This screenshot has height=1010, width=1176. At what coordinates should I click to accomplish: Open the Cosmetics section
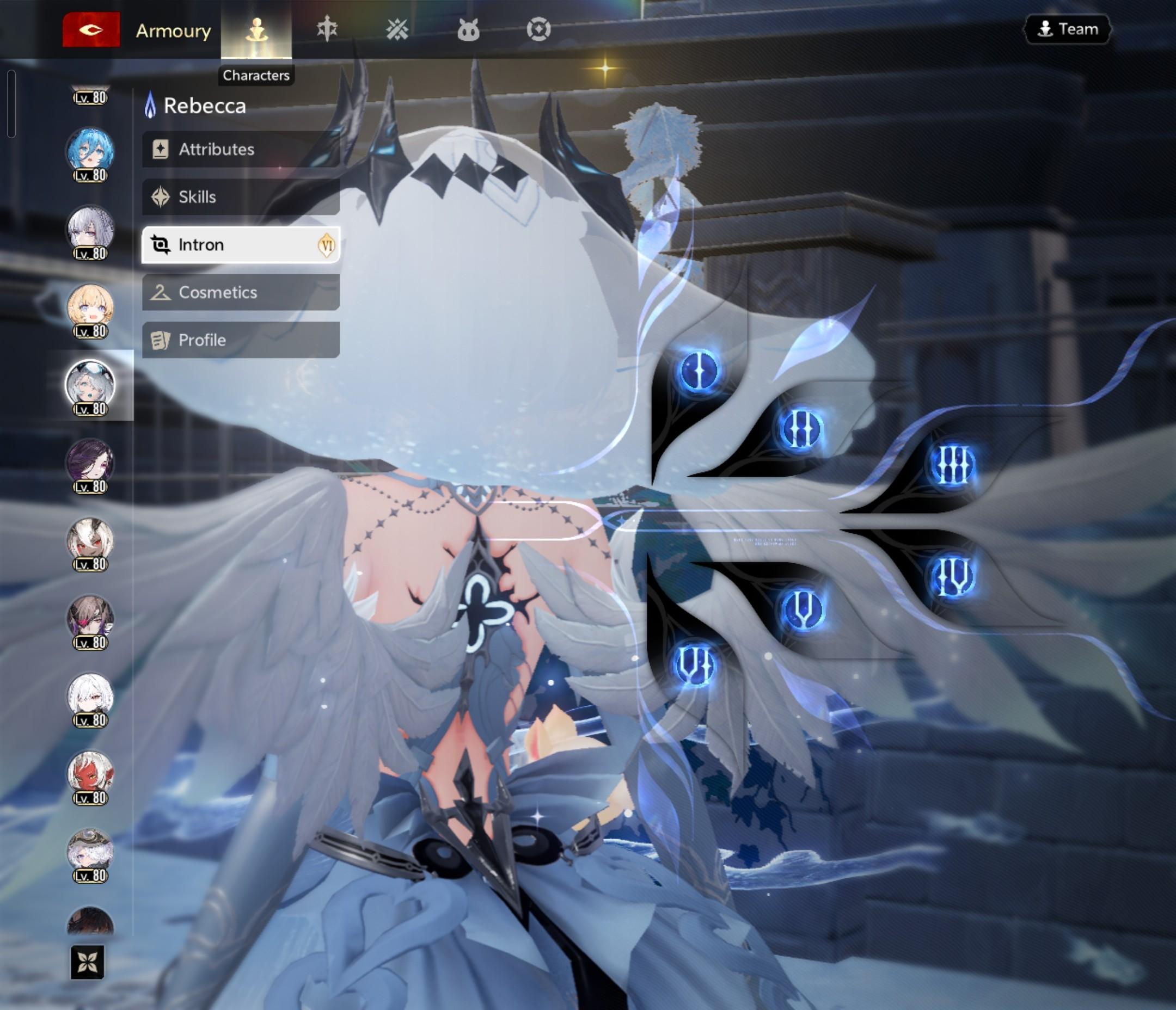click(241, 292)
